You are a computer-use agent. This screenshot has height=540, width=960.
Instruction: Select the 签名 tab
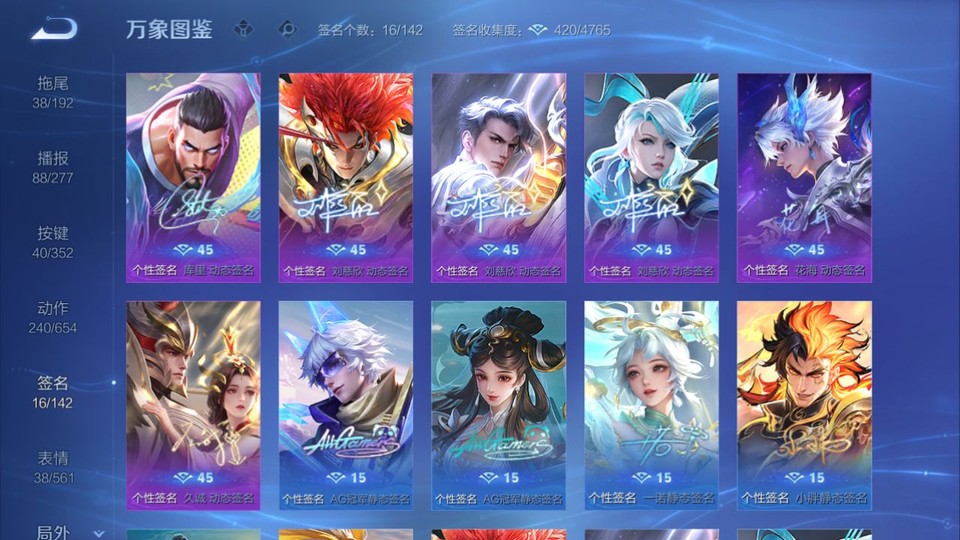tap(53, 391)
